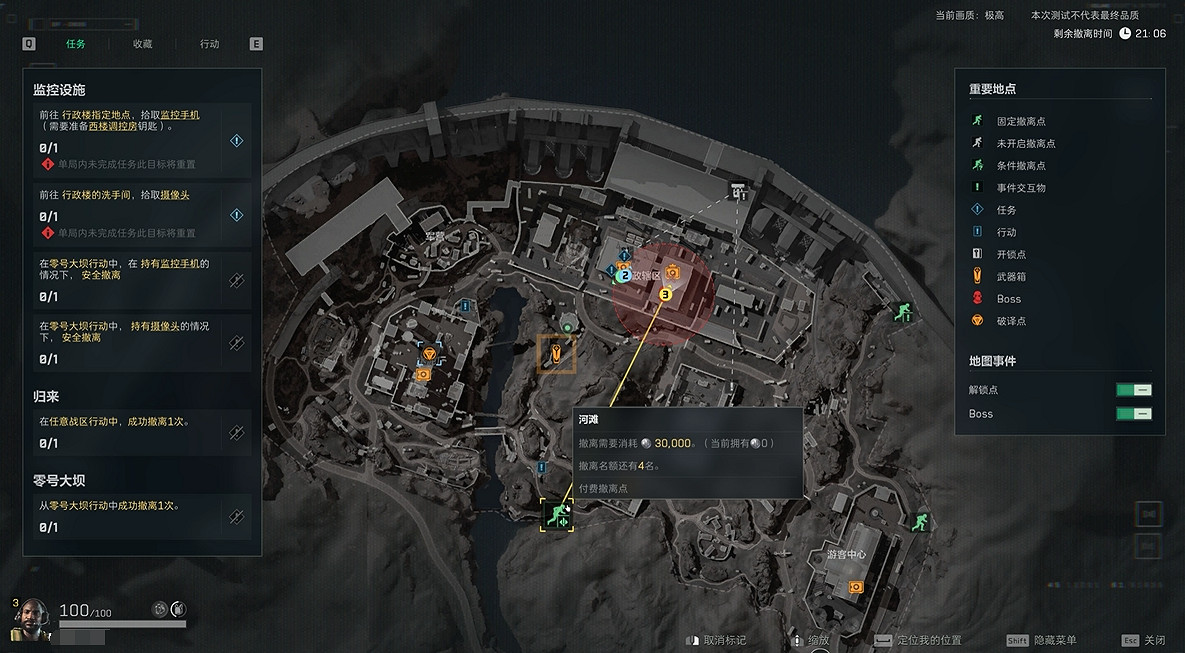
Task: Click the weapon crate marker on map
Action: [556, 353]
